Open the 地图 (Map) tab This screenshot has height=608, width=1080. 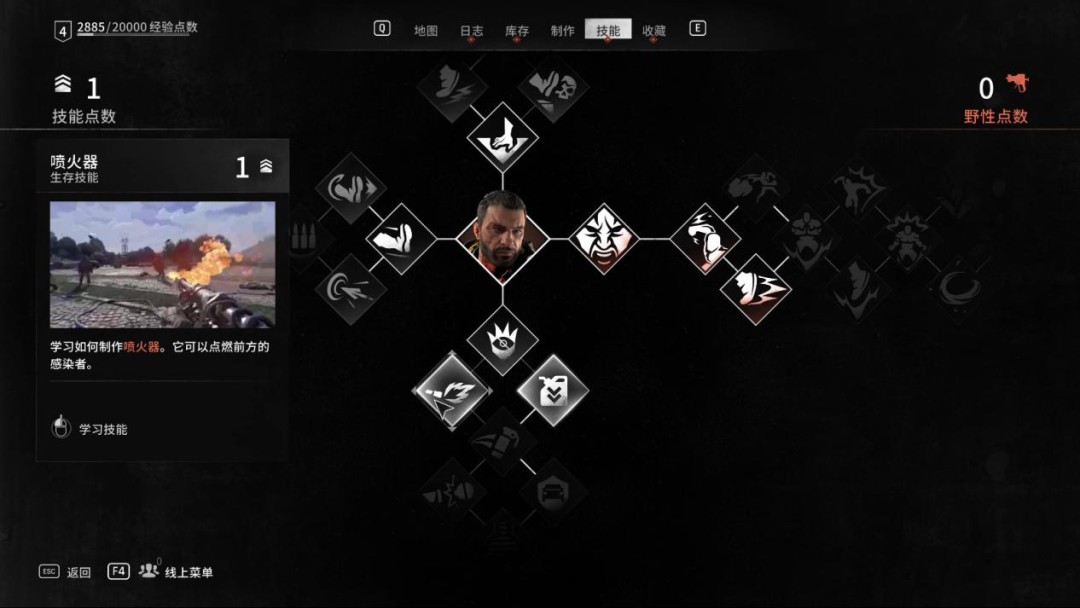pos(426,31)
